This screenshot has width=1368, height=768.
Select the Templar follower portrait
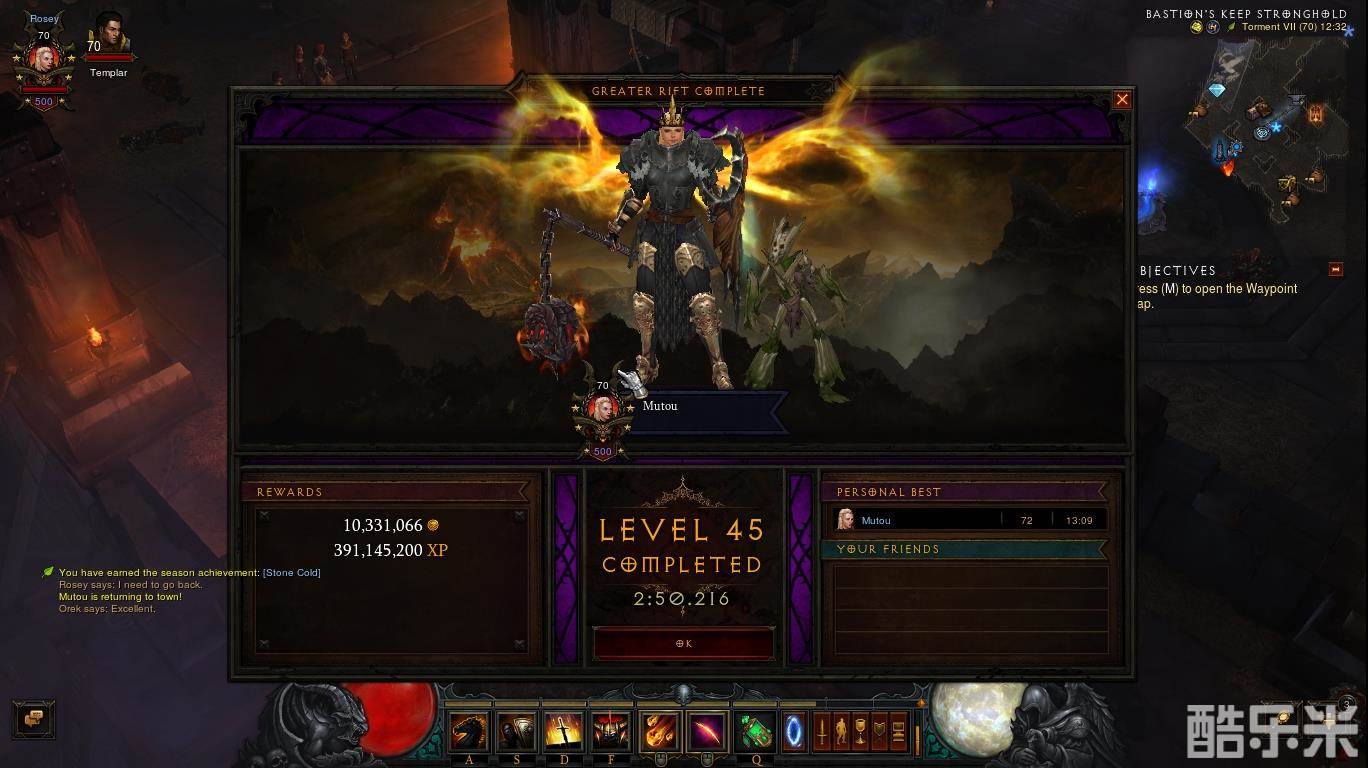pyautogui.click(x=108, y=40)
